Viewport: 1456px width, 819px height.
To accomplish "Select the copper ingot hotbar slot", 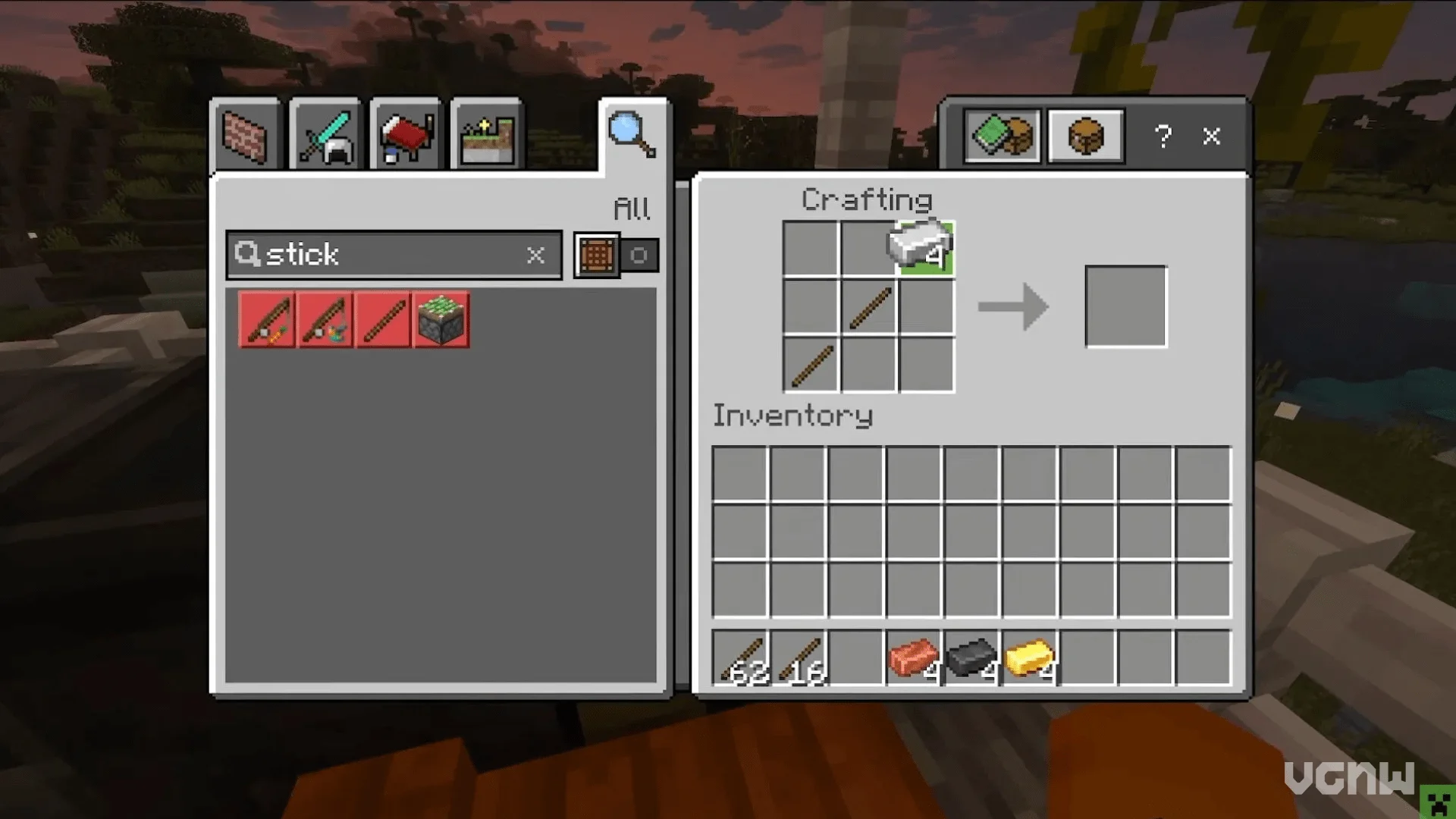I will point(914,658).
